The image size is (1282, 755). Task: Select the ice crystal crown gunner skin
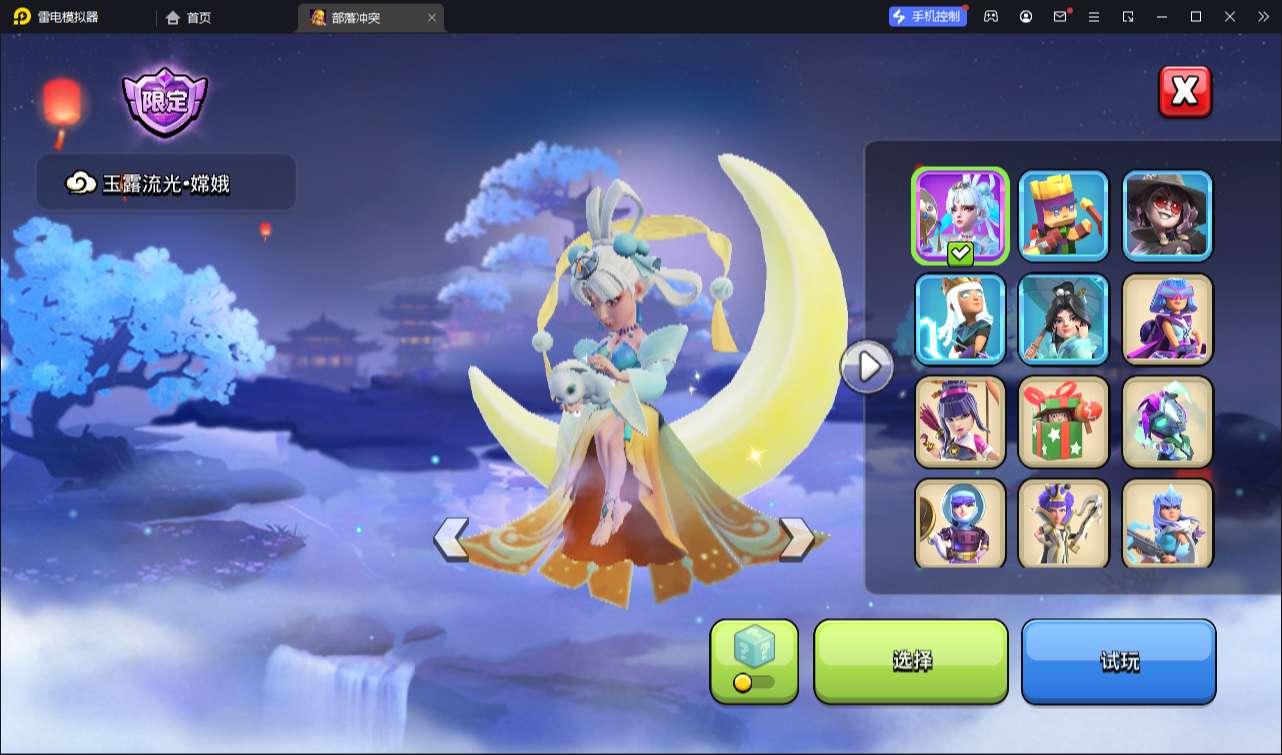pos(1167,523)
